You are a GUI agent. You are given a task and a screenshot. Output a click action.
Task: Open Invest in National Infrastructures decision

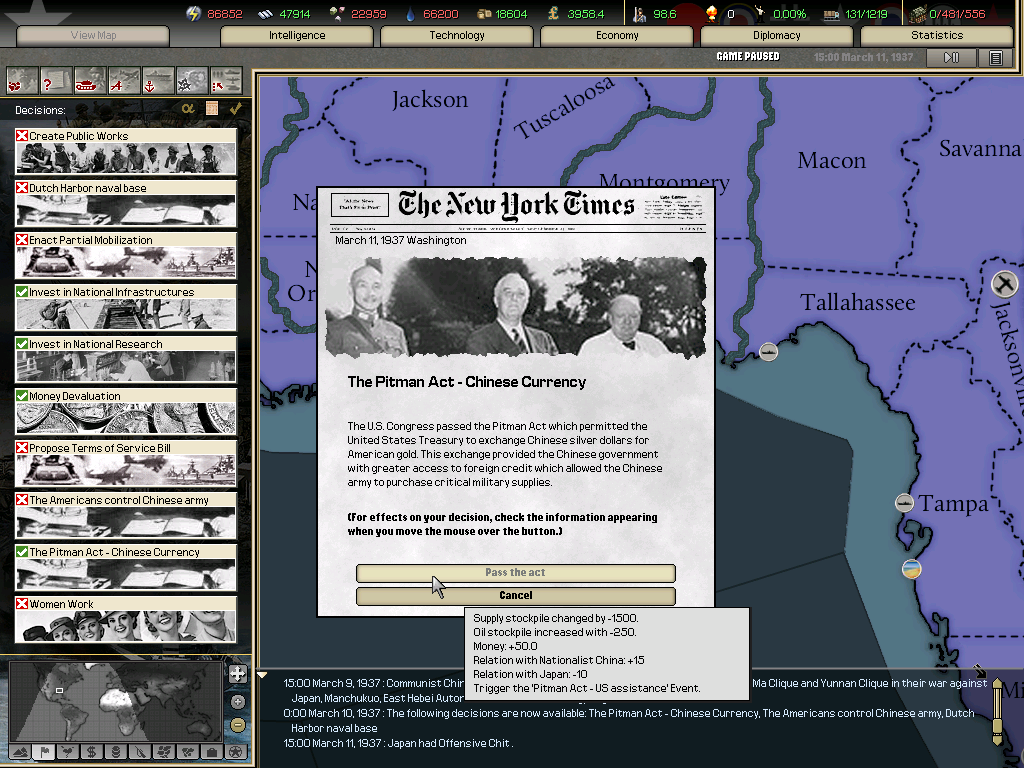pyautogui.click(x=126, y=307)
